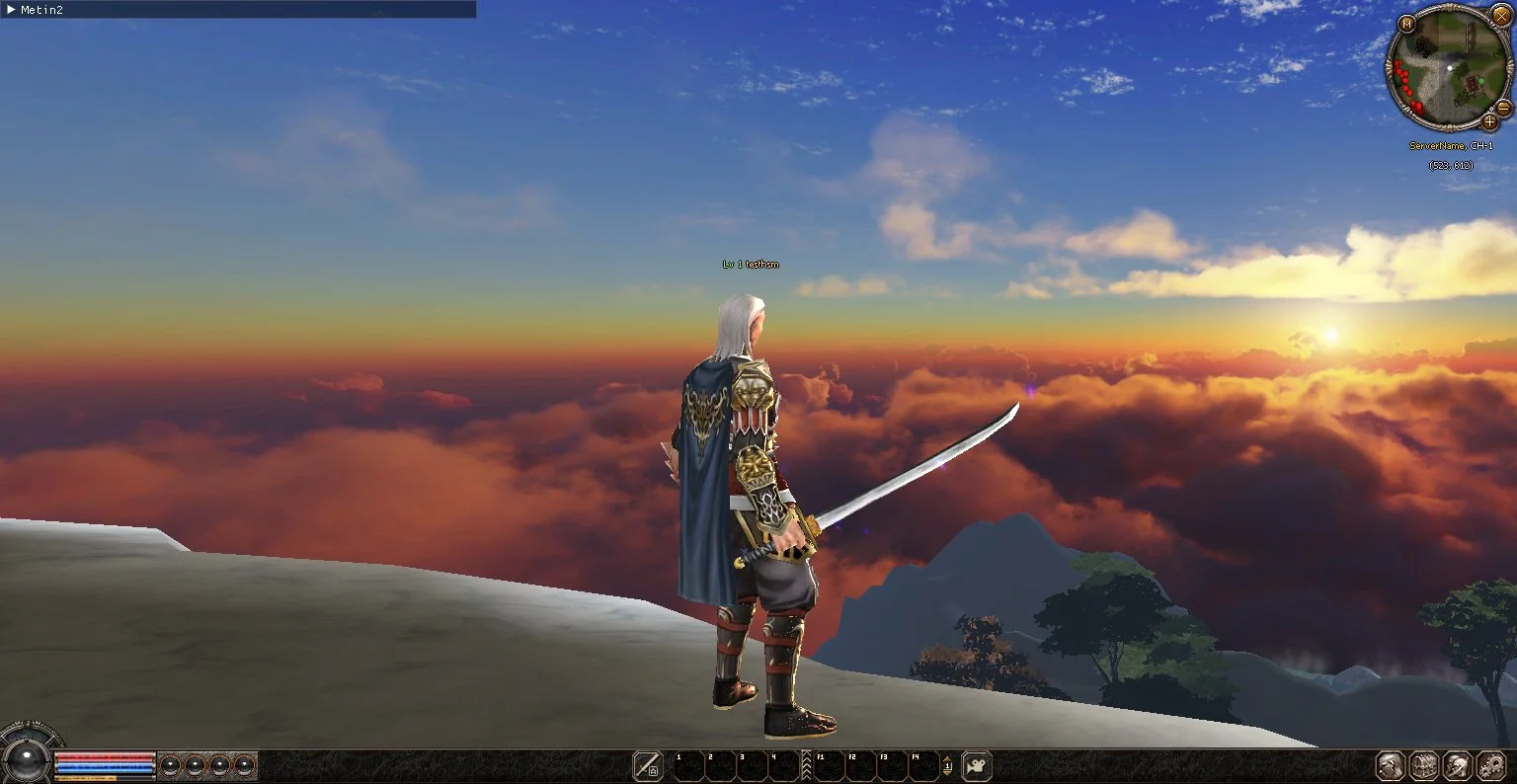Click the sword attack mode button

648,765
